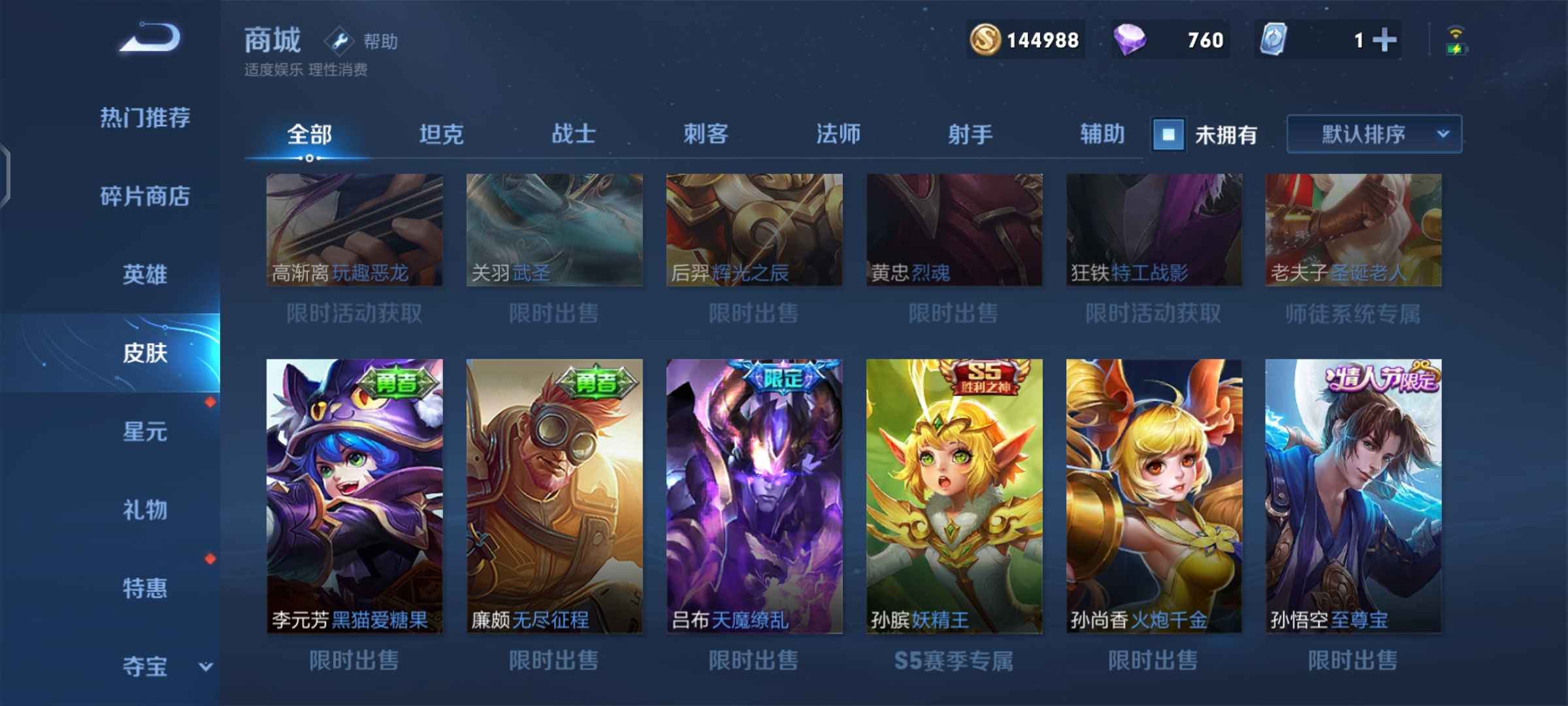Select 英雄 in the side menu
Screen dimensions: 1568x706
click(x=145, y=275)
